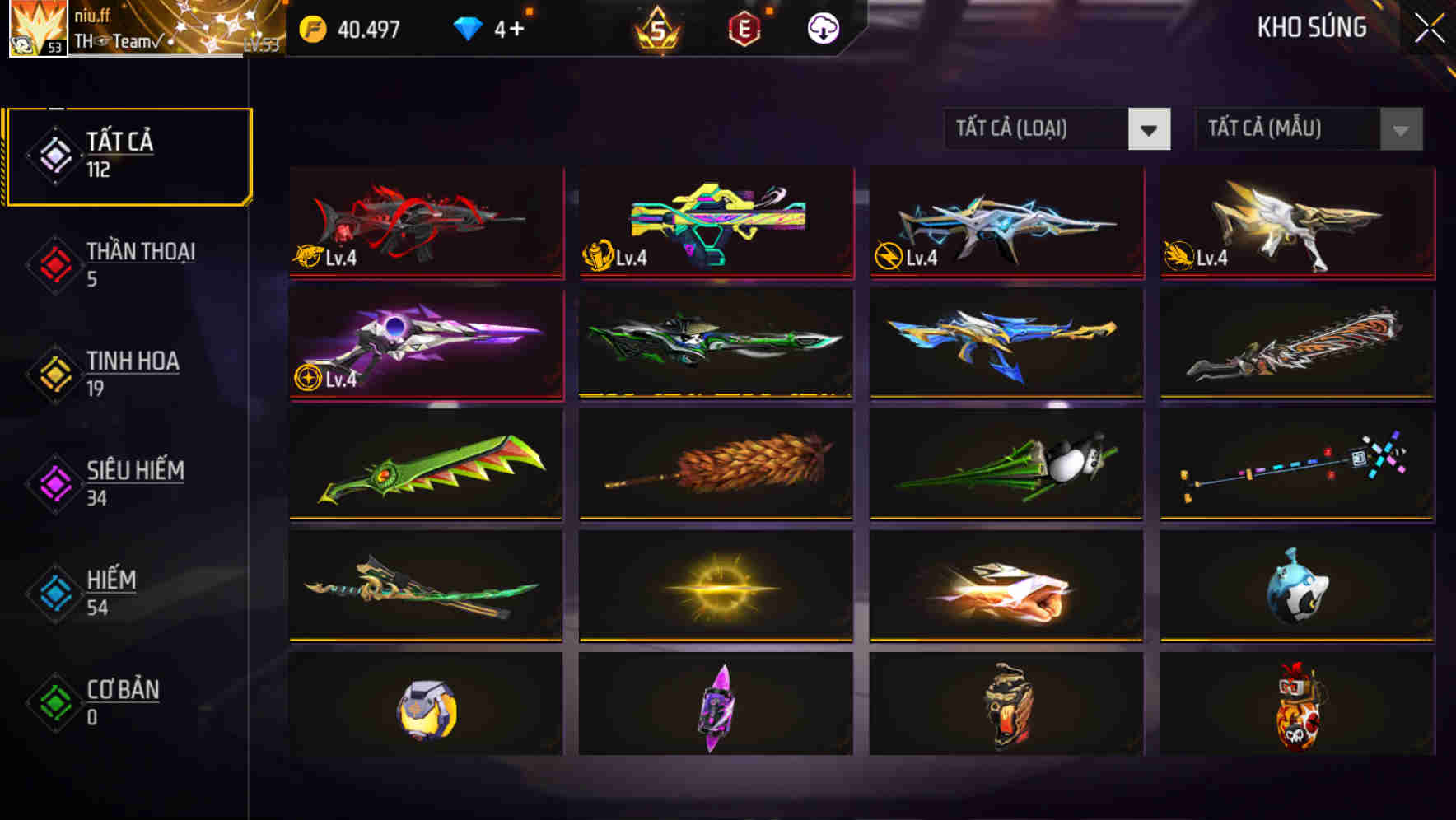Enable the HIẾM rarity filter
Image resolution: width=1456 pixels, height=820 pixels.
49,593
